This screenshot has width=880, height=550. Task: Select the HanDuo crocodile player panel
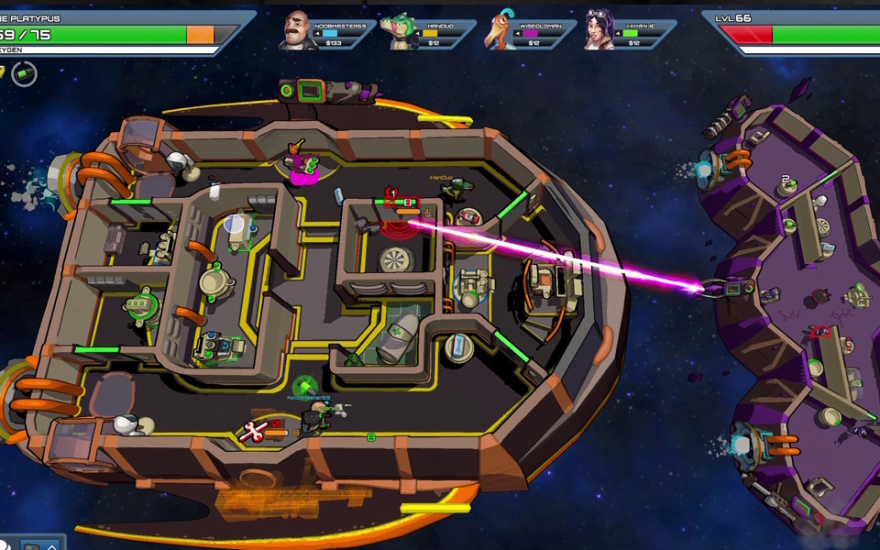click(428, 32)
